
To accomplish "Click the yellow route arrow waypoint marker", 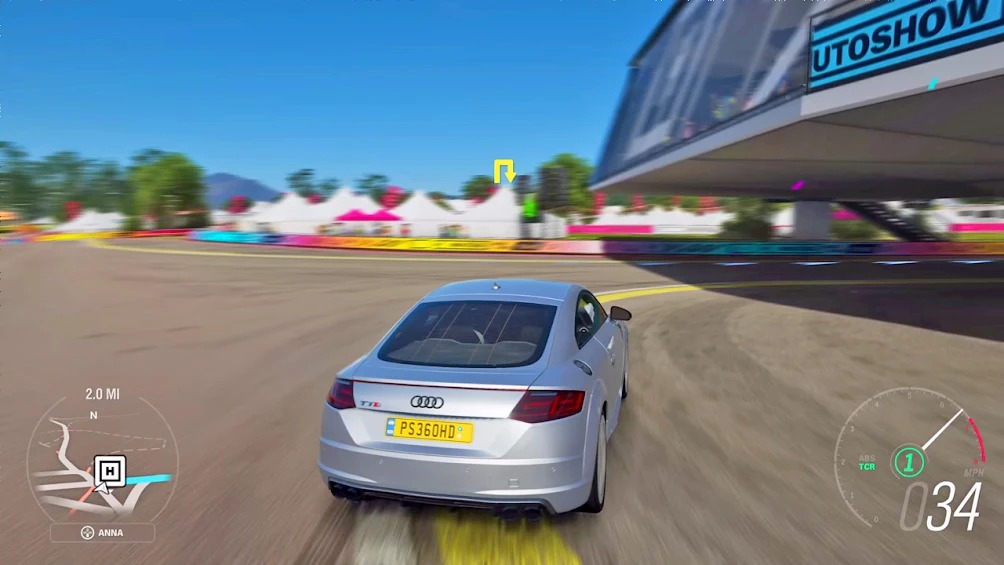I will 503,169.
